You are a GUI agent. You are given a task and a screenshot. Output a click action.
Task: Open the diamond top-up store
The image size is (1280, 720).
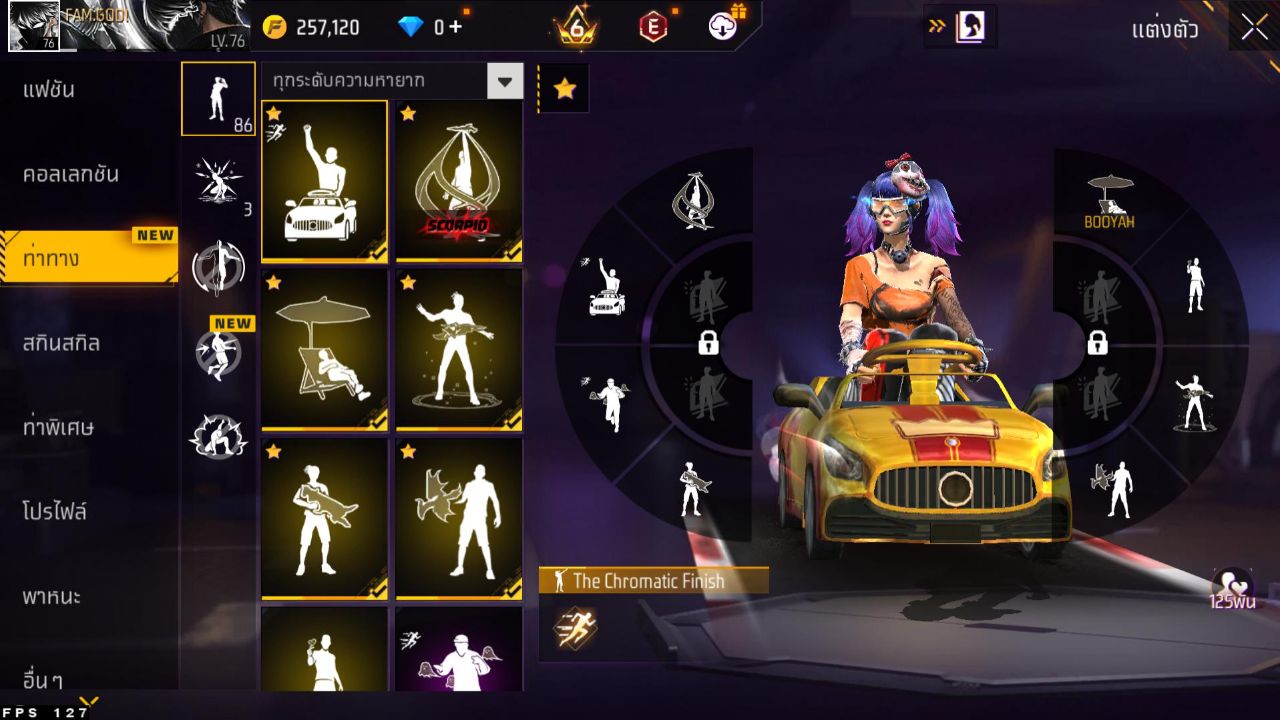pos(435,27)
